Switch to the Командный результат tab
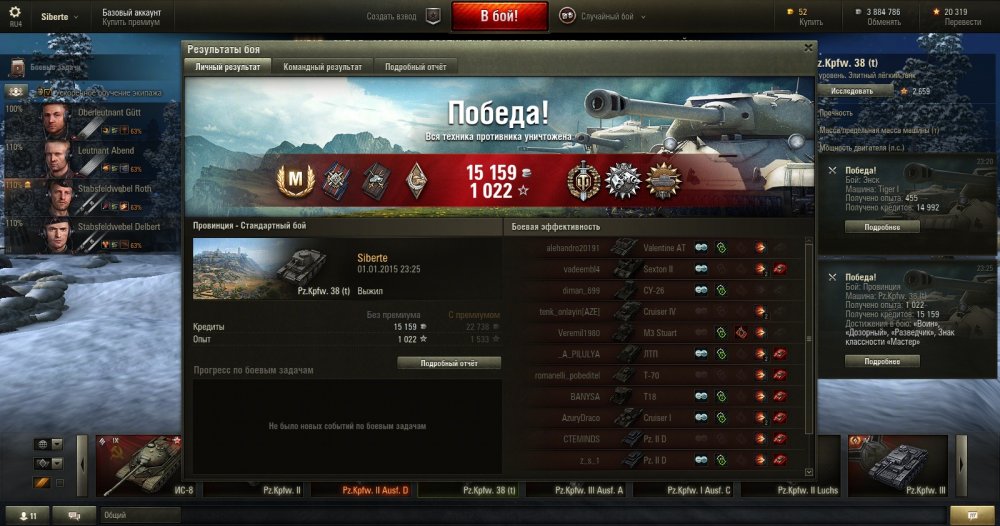Screen dimensions: 1000x526 (x=322, y=66)
